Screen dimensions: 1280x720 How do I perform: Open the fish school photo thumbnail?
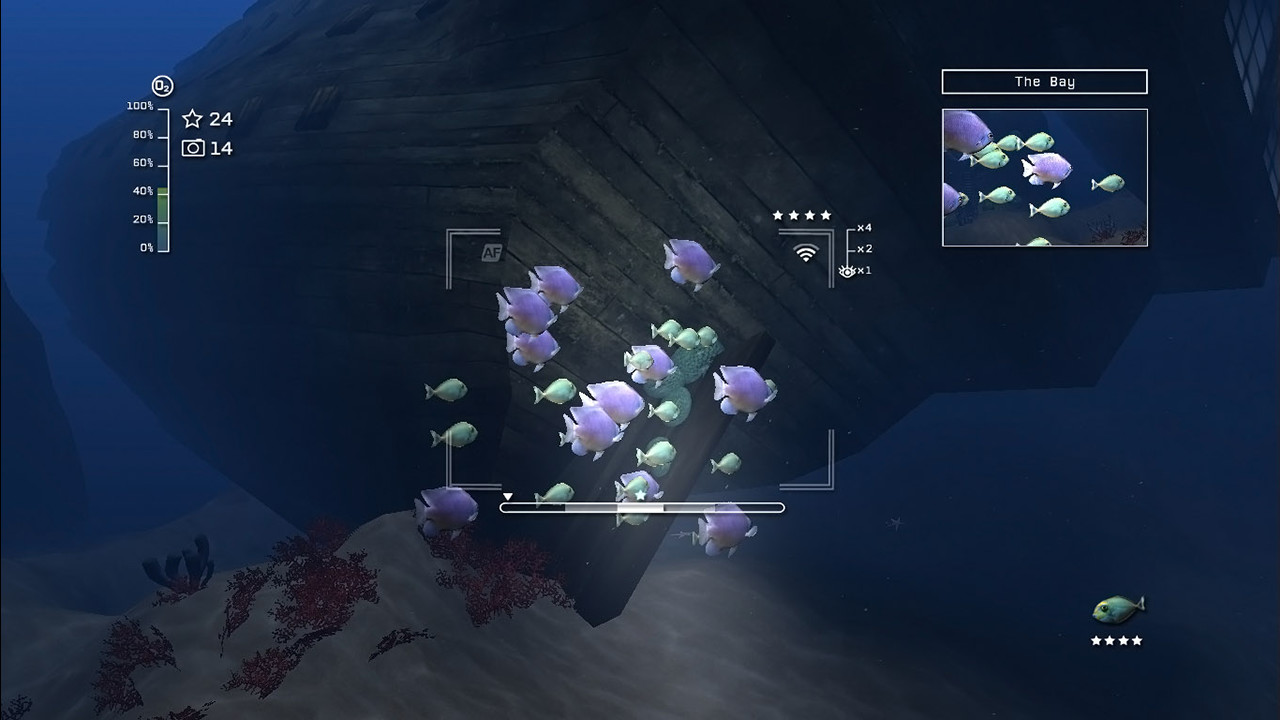tap(1043, 177)
